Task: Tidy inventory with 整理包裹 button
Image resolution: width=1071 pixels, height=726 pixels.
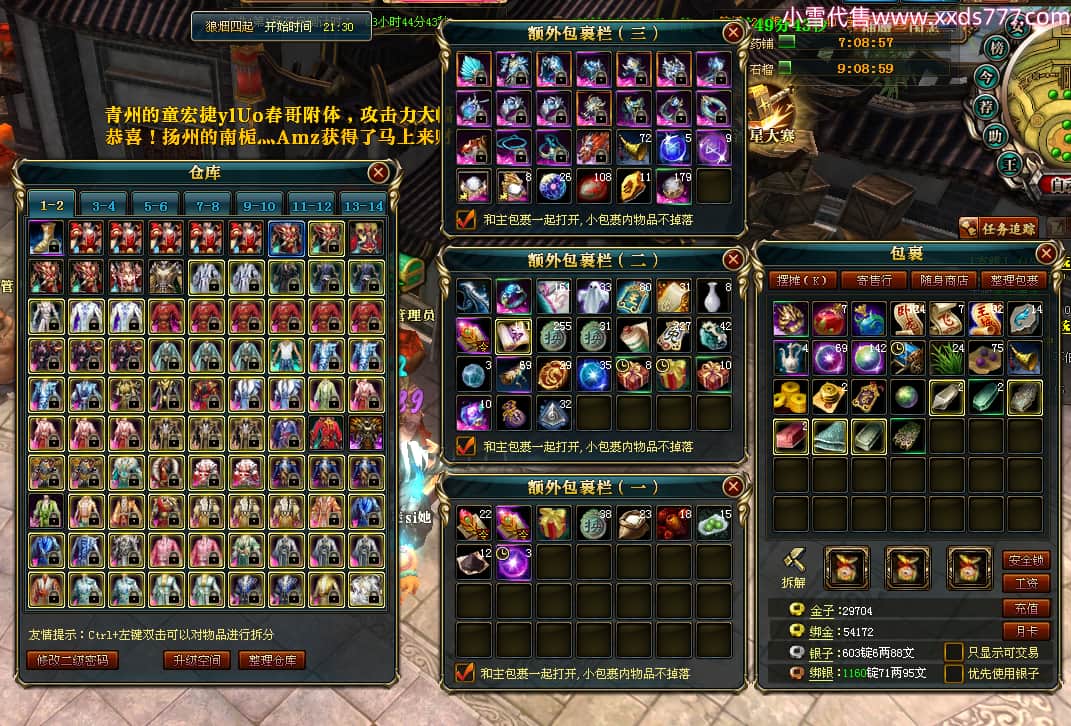Action: coord(1013,280)
